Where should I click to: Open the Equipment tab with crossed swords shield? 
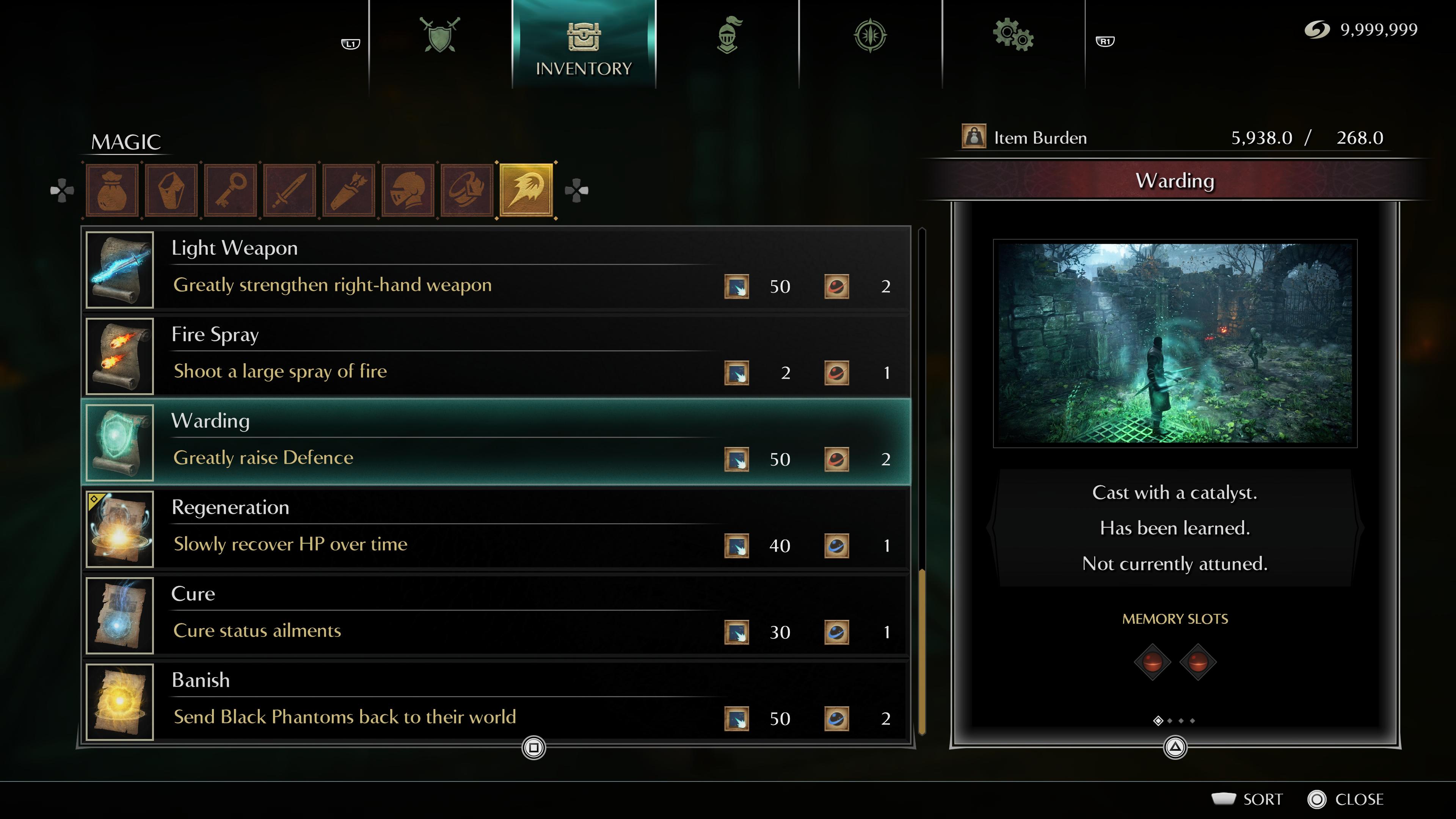tap(440, 35)
